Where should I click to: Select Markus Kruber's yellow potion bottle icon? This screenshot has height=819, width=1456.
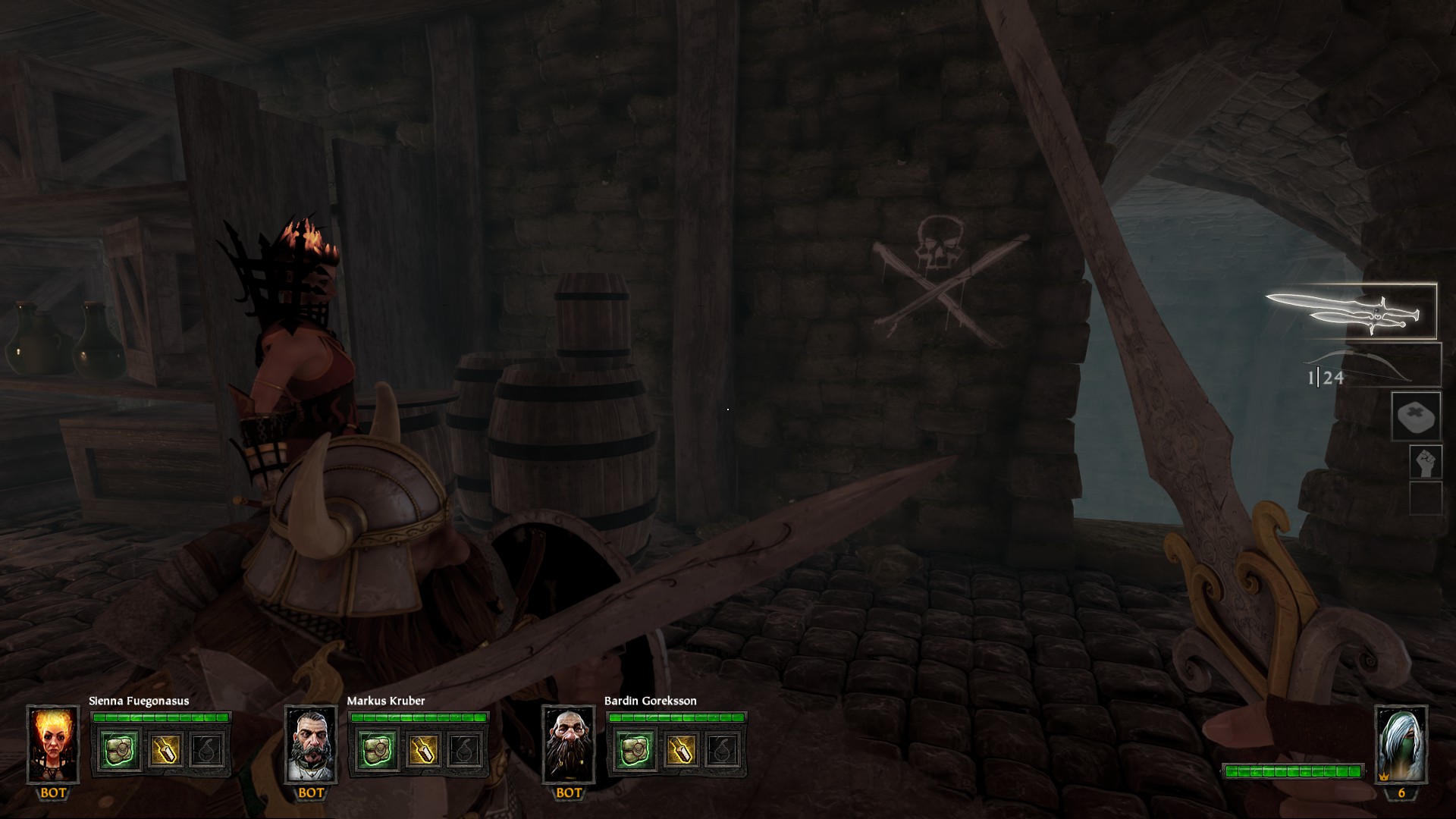point(422,749)
